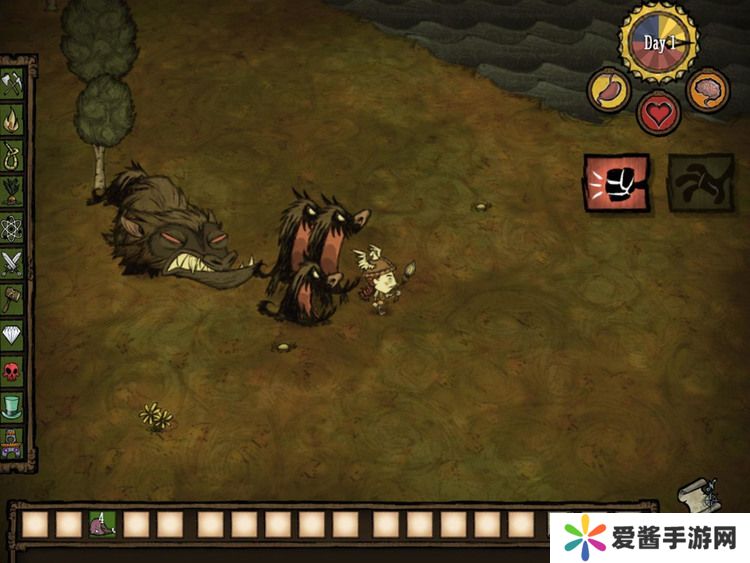Select the Survival tab with rope loop
Image resolution: width=750 pixels, height=563 pixels.
pyautogui.click(x=13, y=155)
